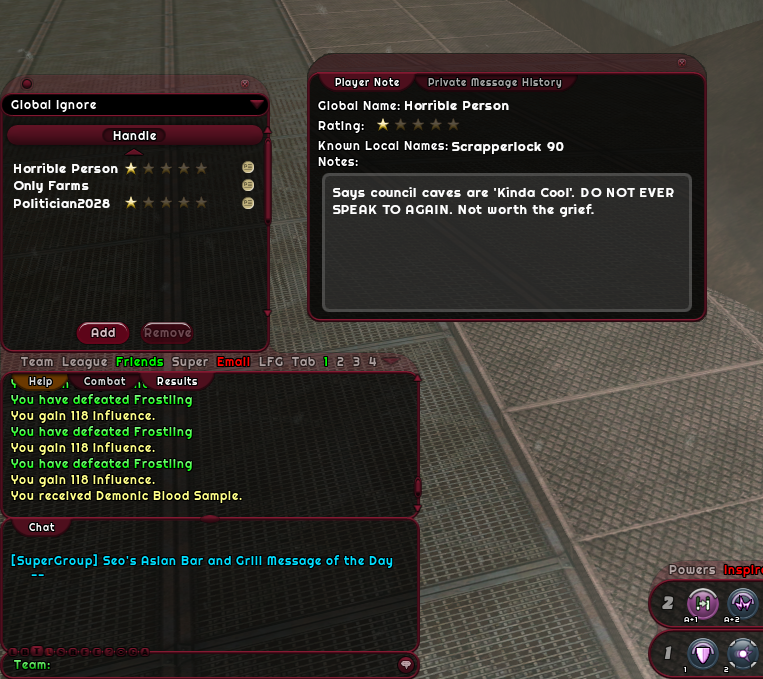
Task: Open the Help chat tab
Action: tap(41, 381)
